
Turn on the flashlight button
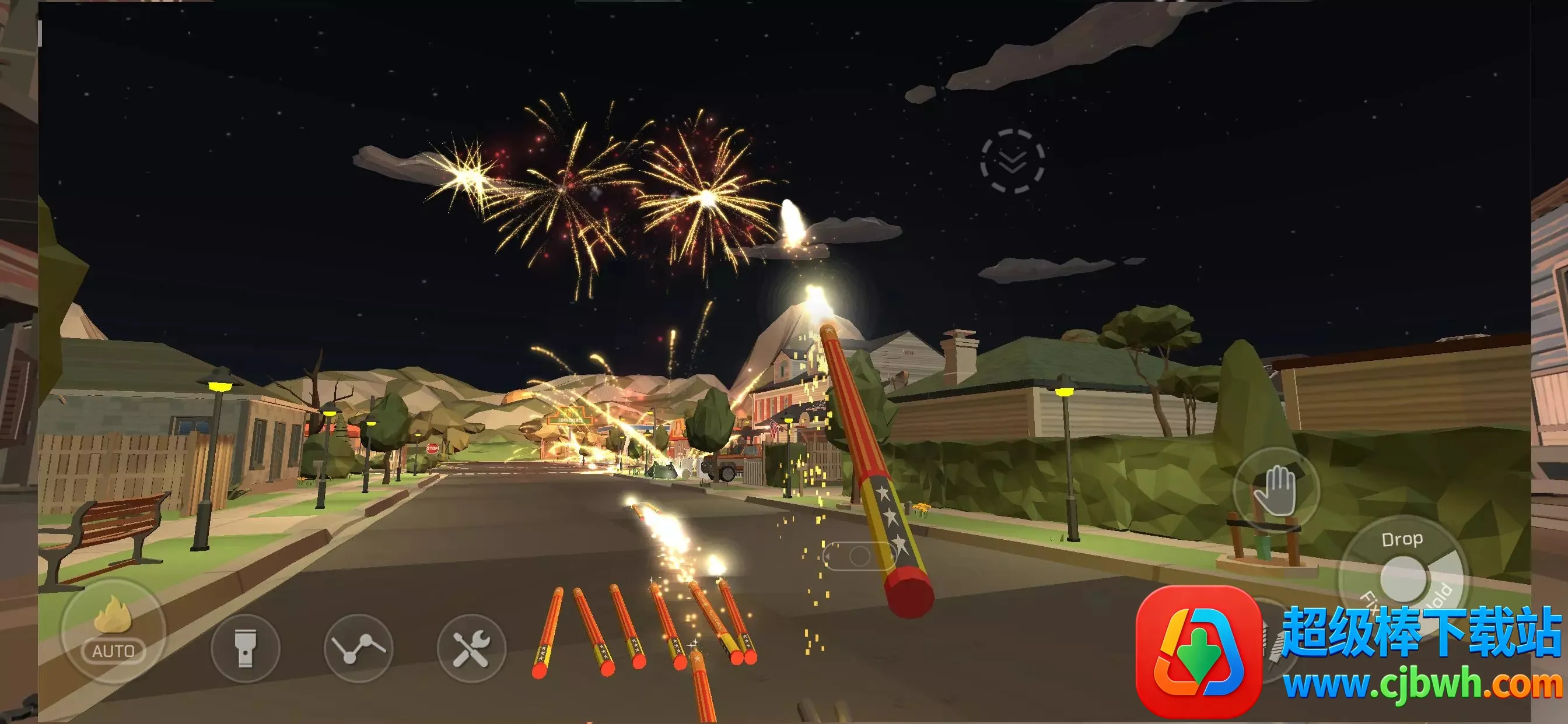click(x=246, y=648)
